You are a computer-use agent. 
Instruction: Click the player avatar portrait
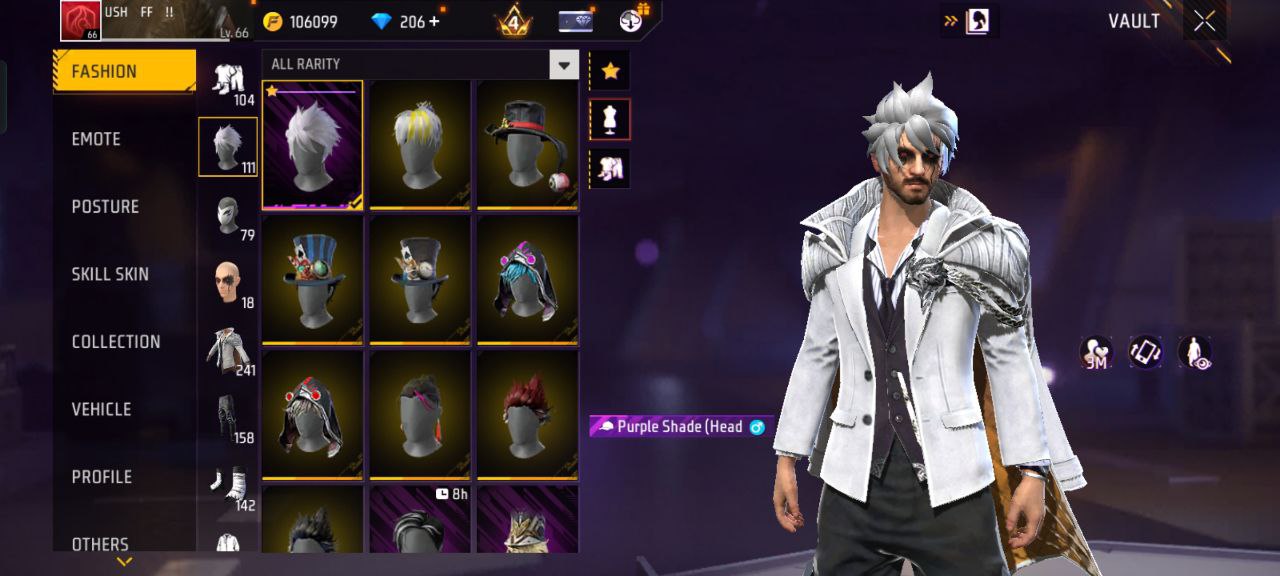coord(81,21)
